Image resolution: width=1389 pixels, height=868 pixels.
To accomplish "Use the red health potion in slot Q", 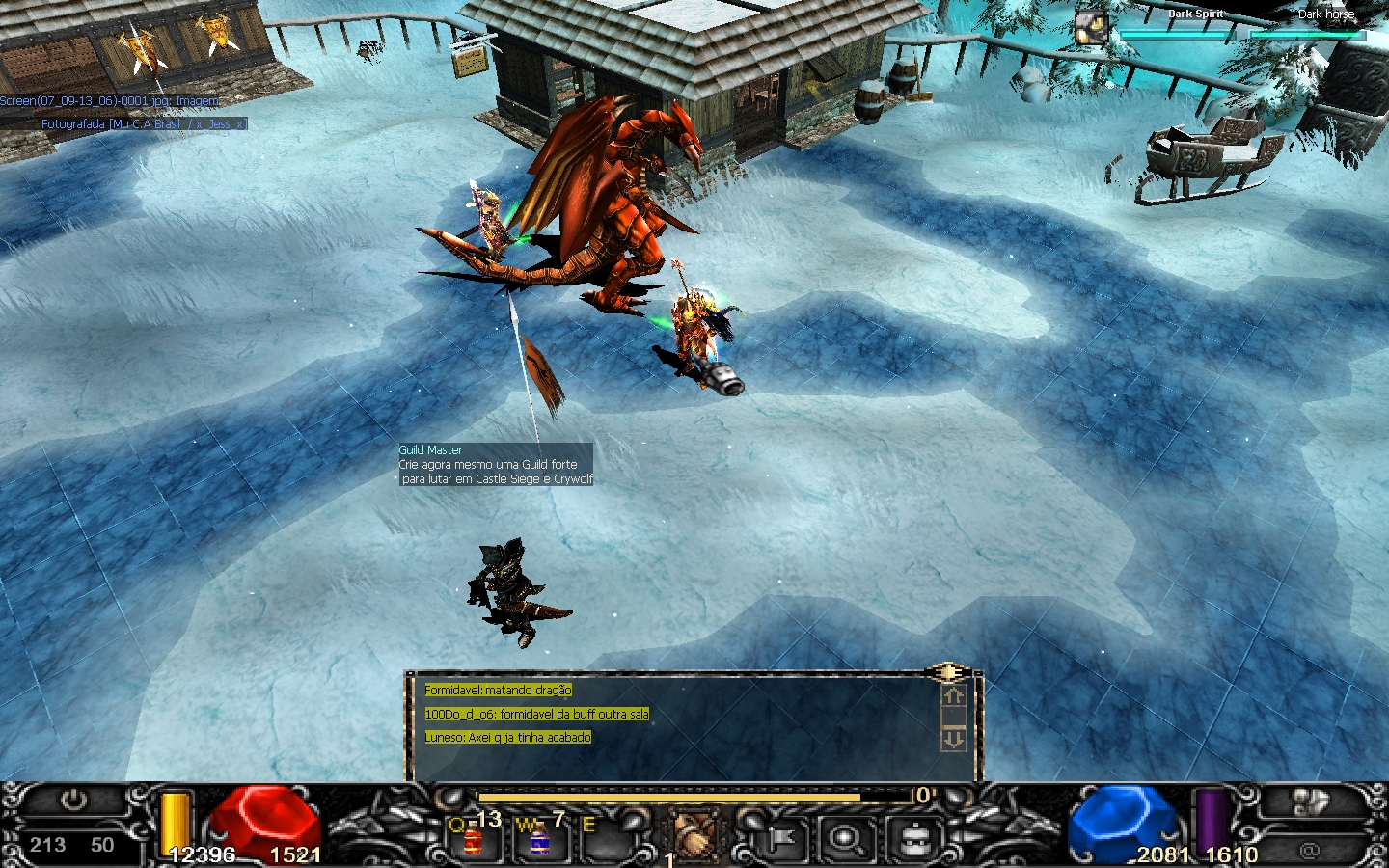I will click(x=472, y=839).
